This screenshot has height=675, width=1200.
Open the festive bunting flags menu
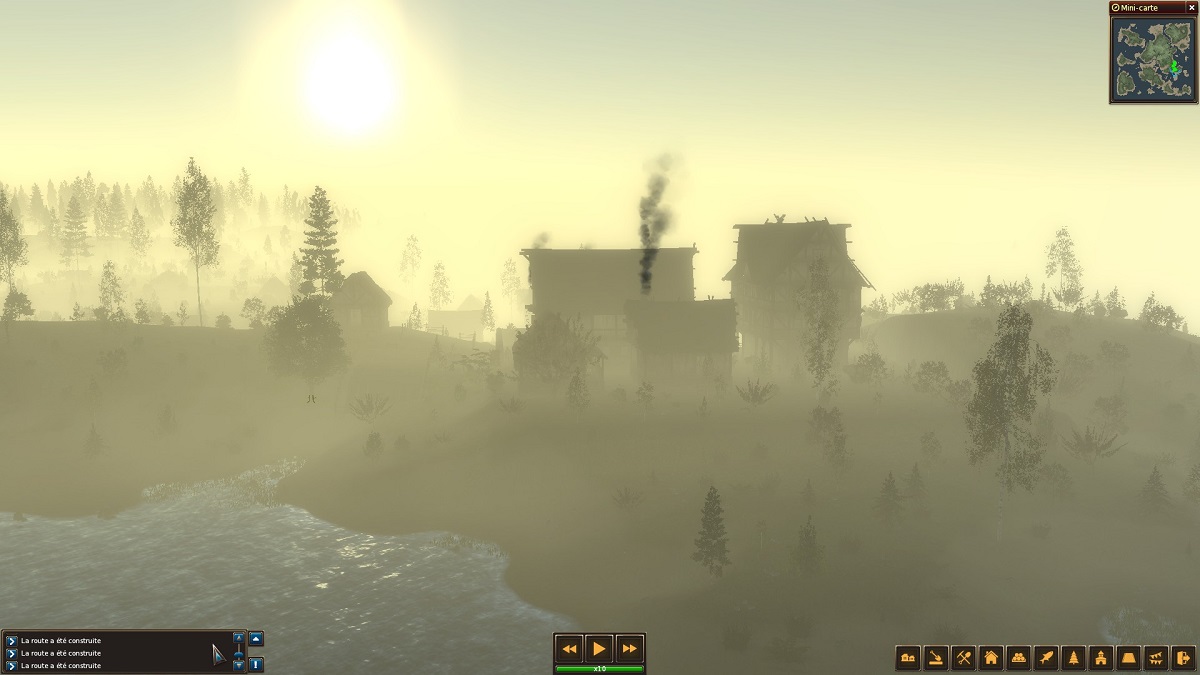(x=1157, y=658)
